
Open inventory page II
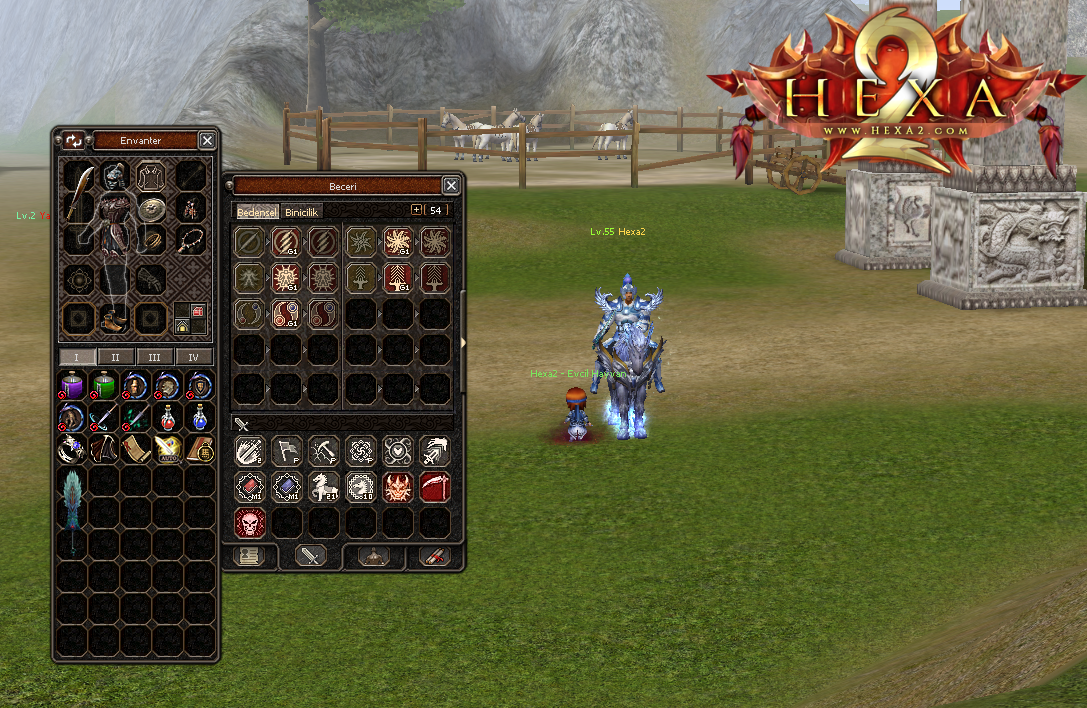click(115, 357)
